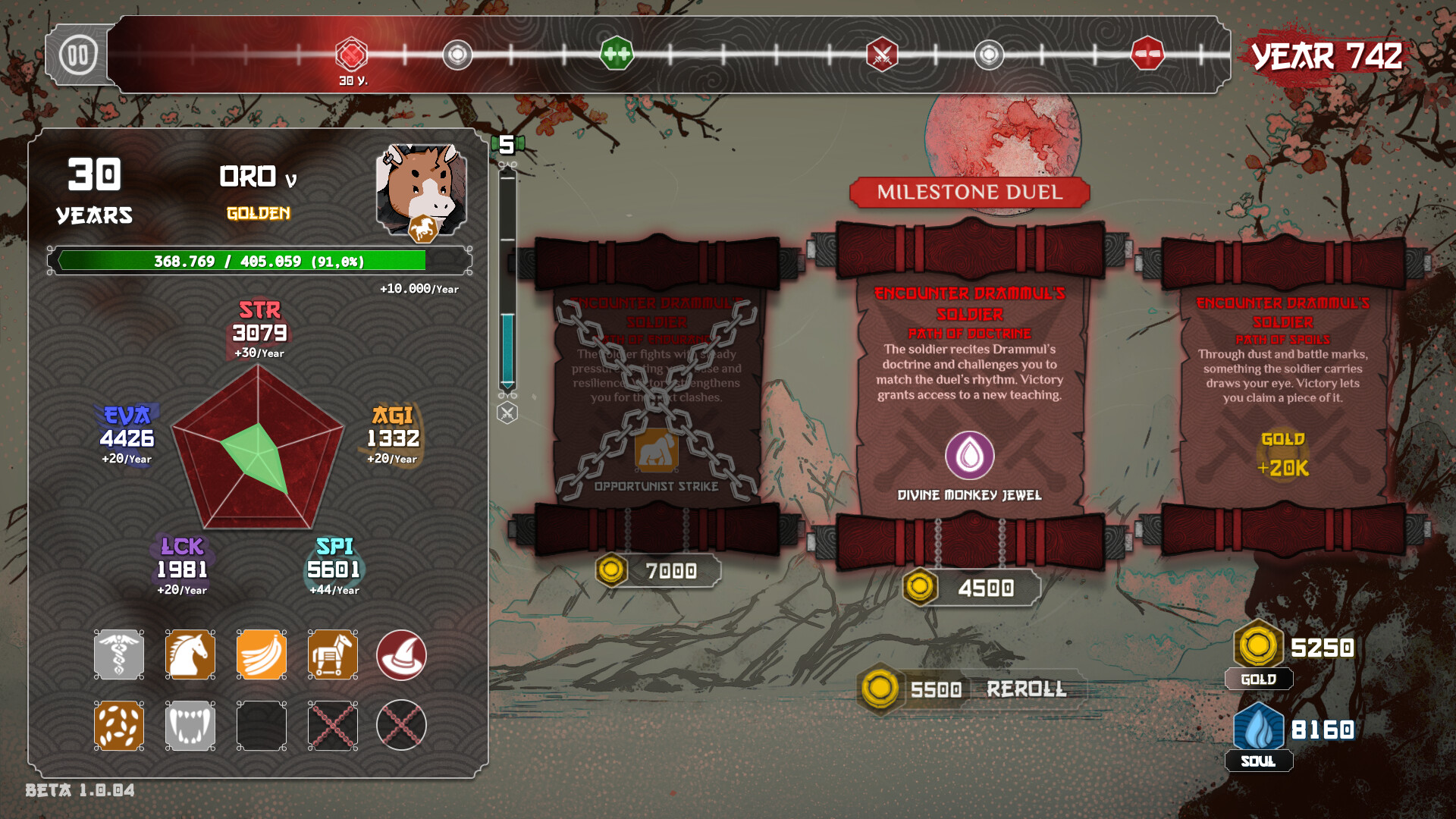Pause the game with the pause button

pos(78,55)
